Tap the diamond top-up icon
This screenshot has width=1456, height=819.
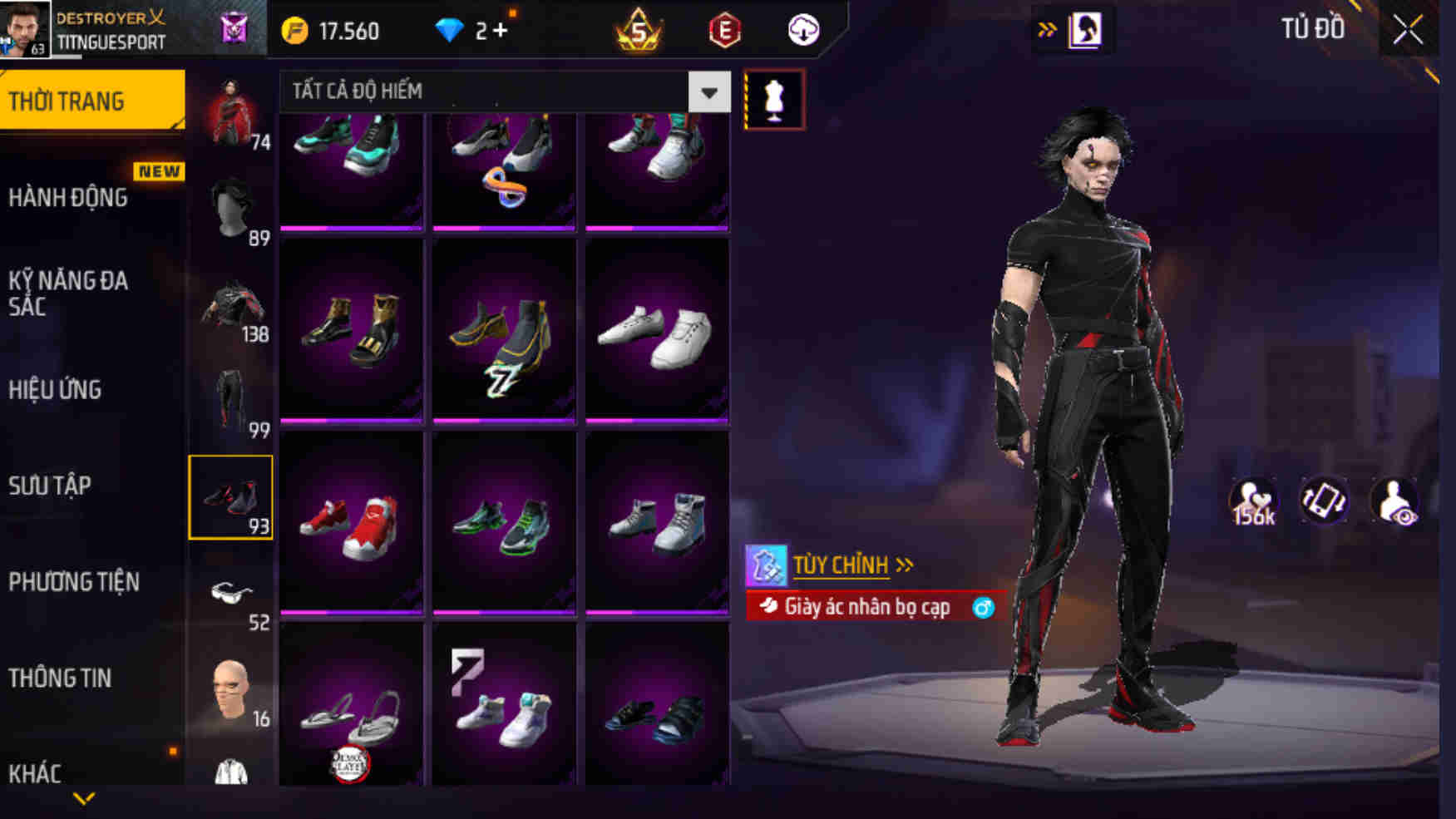tap(450, 31)
